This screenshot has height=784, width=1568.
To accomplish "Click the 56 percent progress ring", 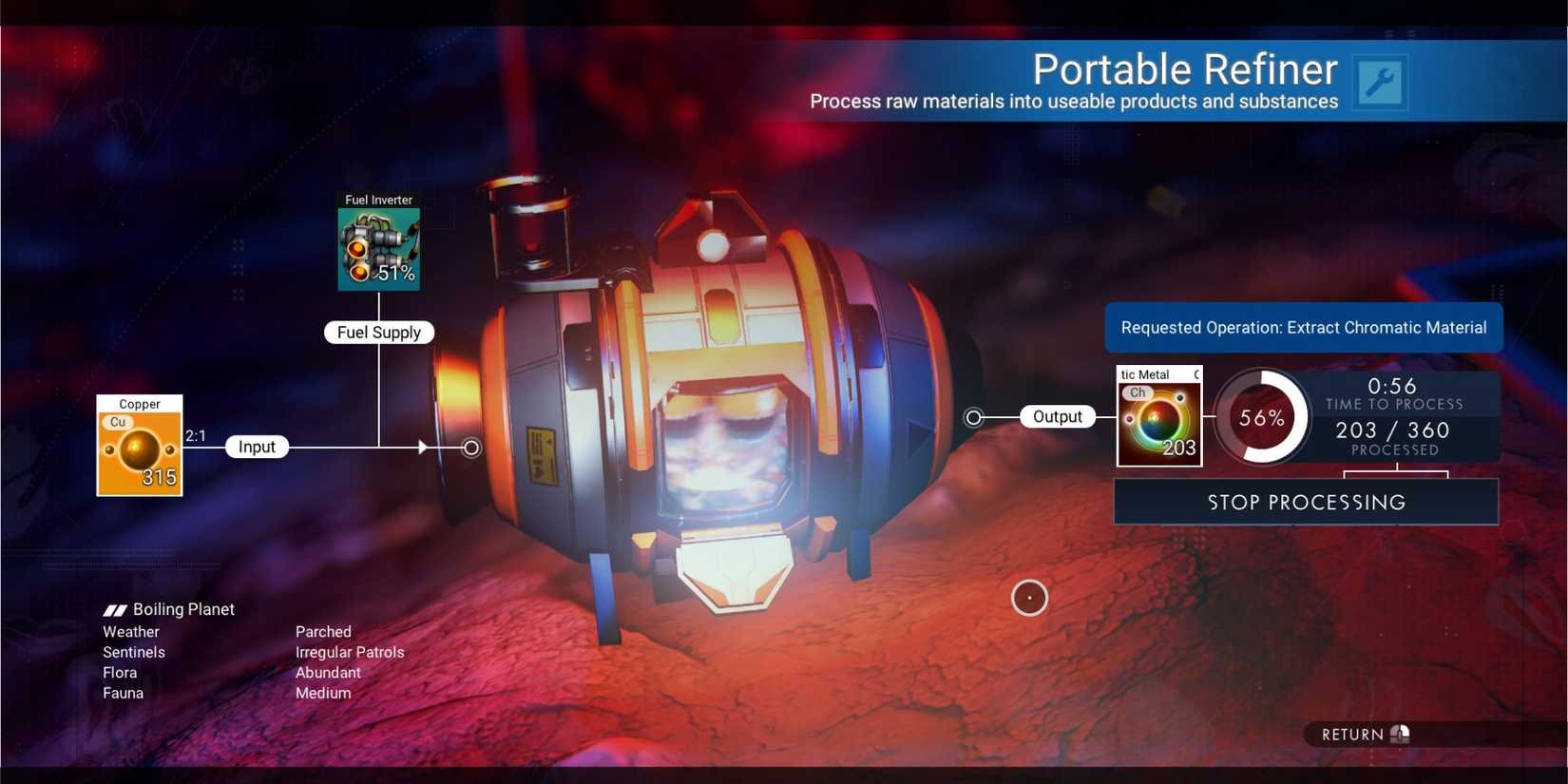I will click(x=1262, y=418).
